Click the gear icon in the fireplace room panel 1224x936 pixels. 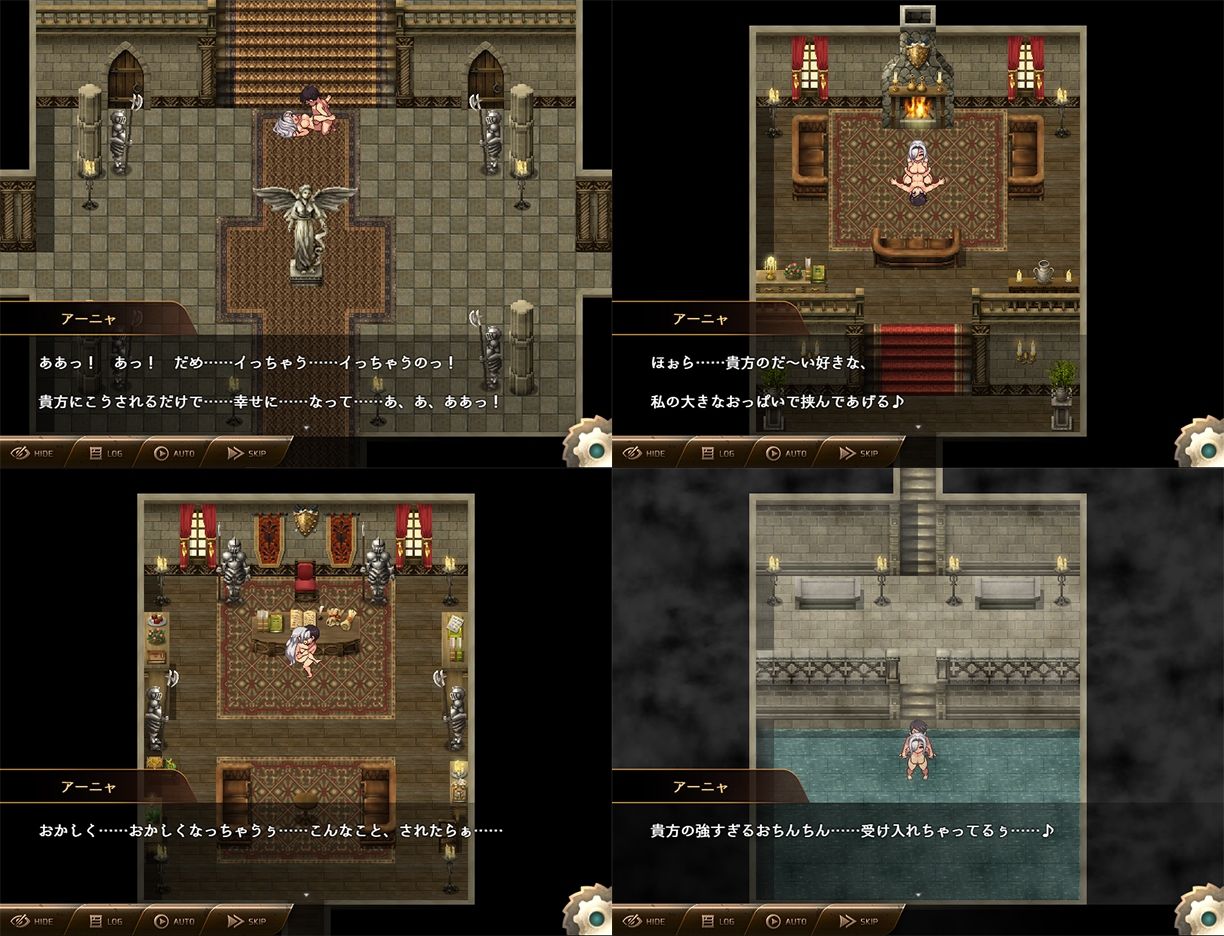1202,446
